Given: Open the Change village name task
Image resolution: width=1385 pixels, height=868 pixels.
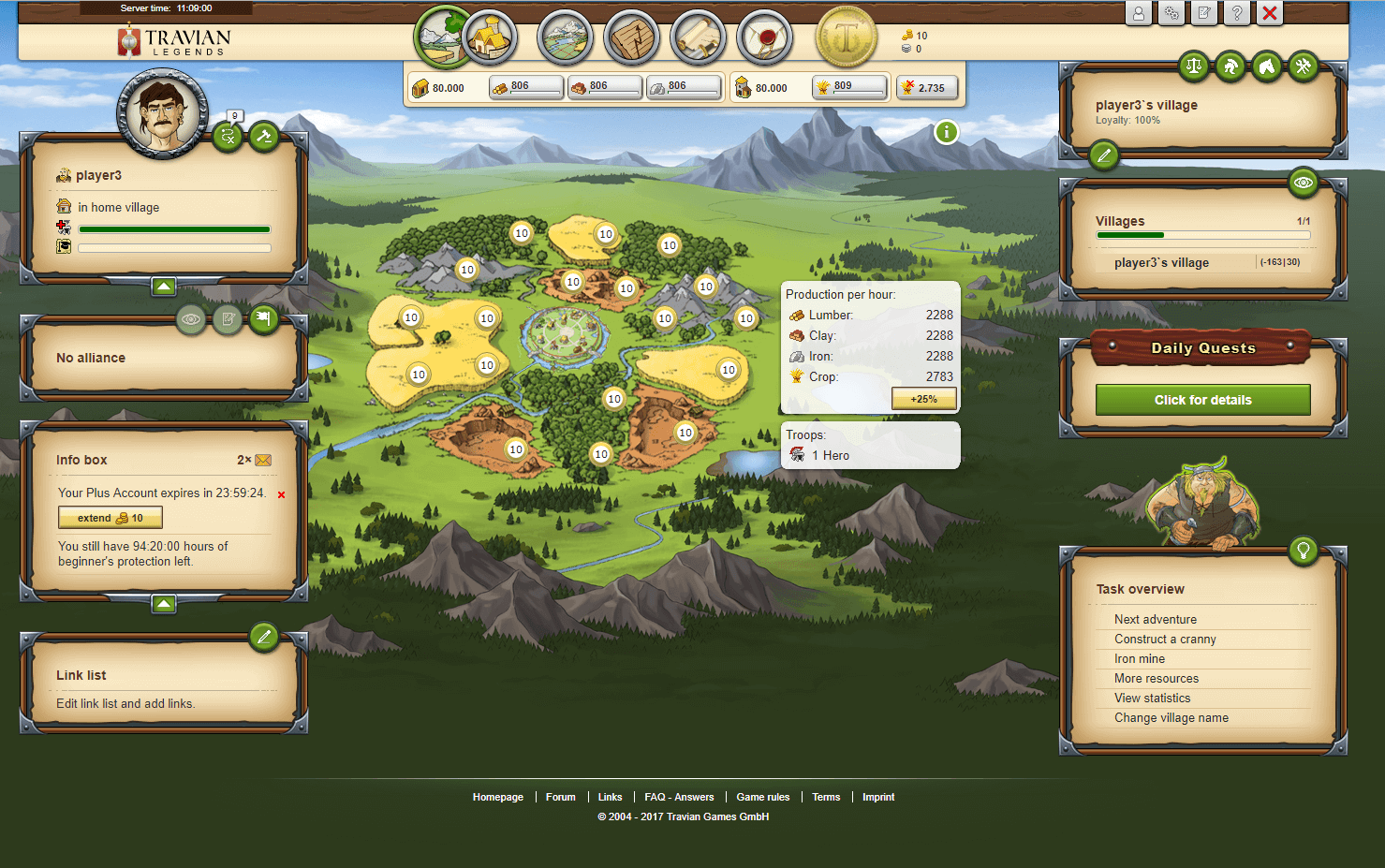Looking at the screenshot, I should pos(1171,718).
